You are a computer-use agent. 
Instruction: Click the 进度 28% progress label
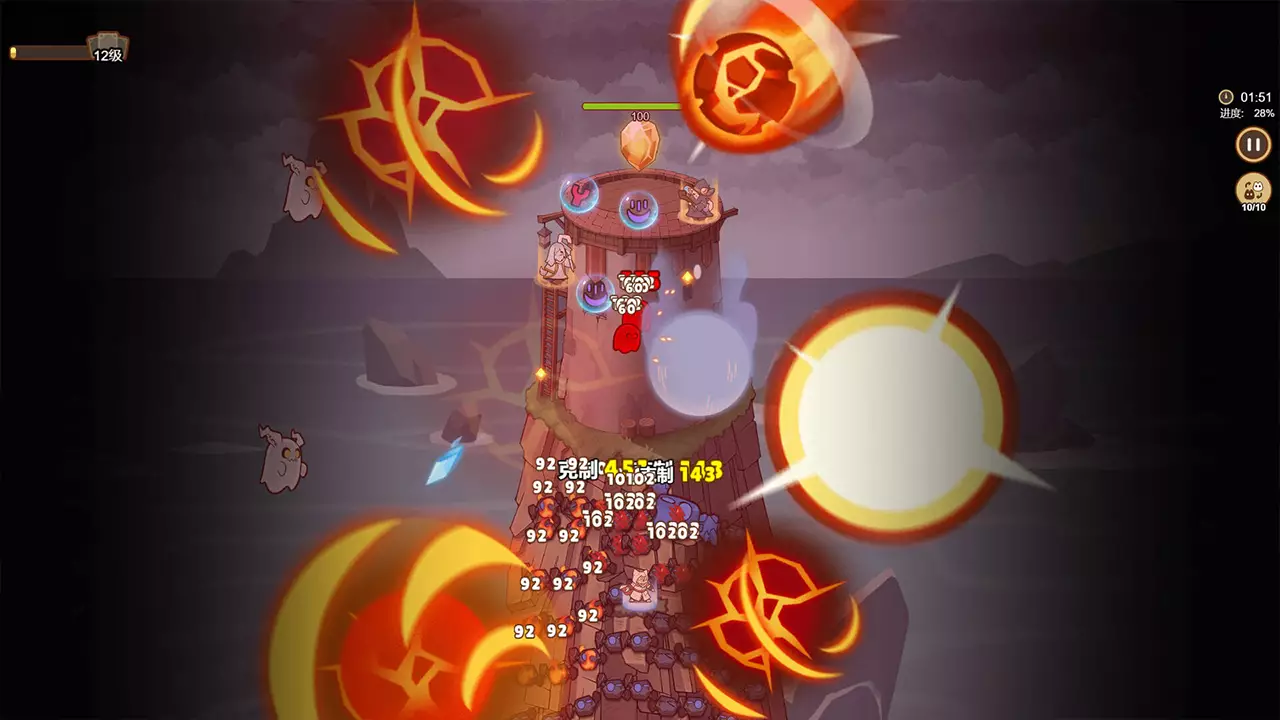tap(1245, 114)
